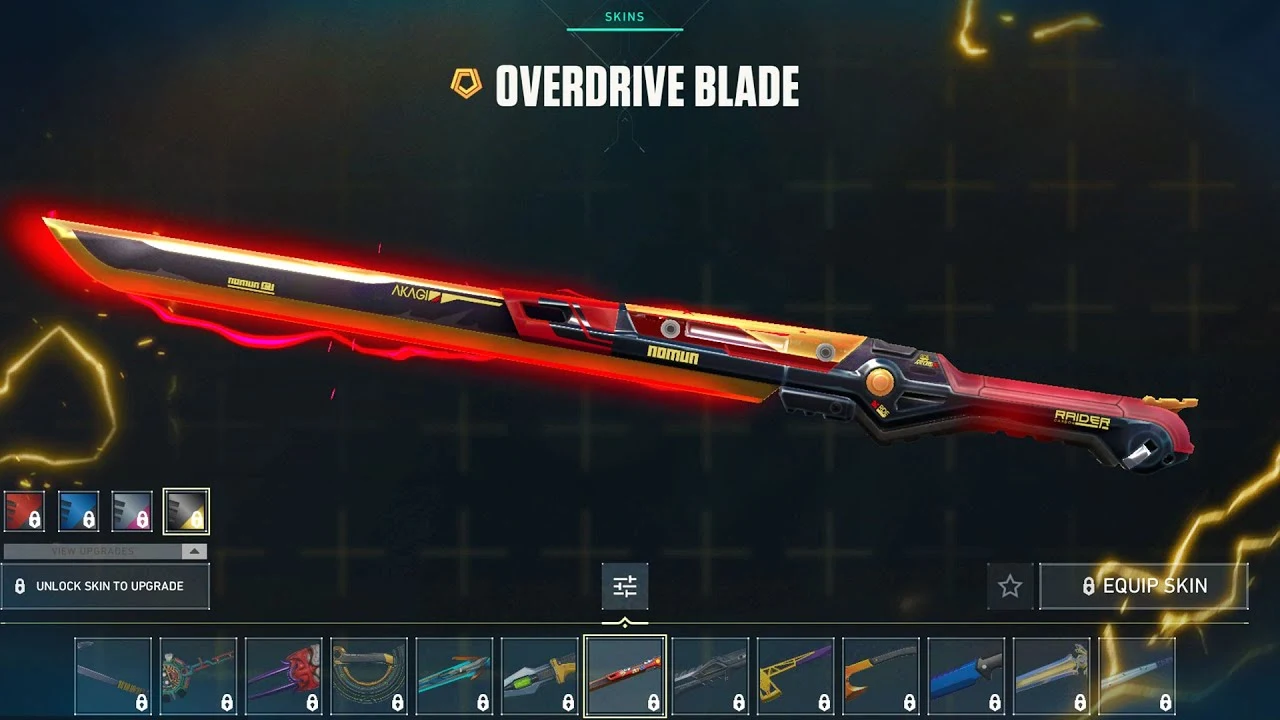The height and width of the screenshot is (720, 1280).
Task: Select the pink variant swatch
Action: [x=132, y=511]
